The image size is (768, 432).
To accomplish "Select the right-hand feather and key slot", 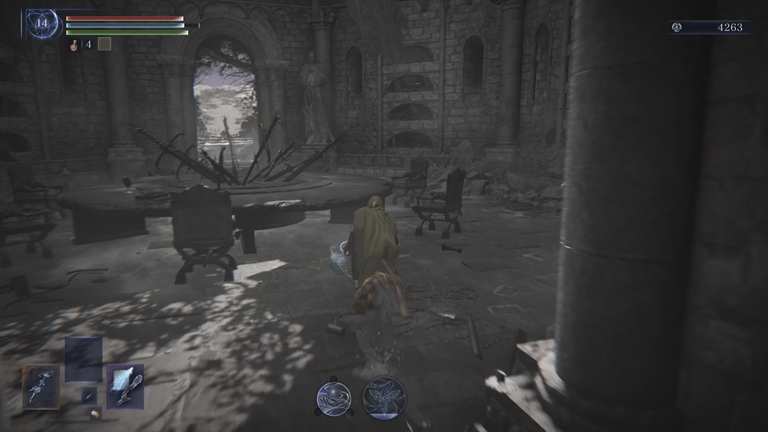I will pos(125,385).
